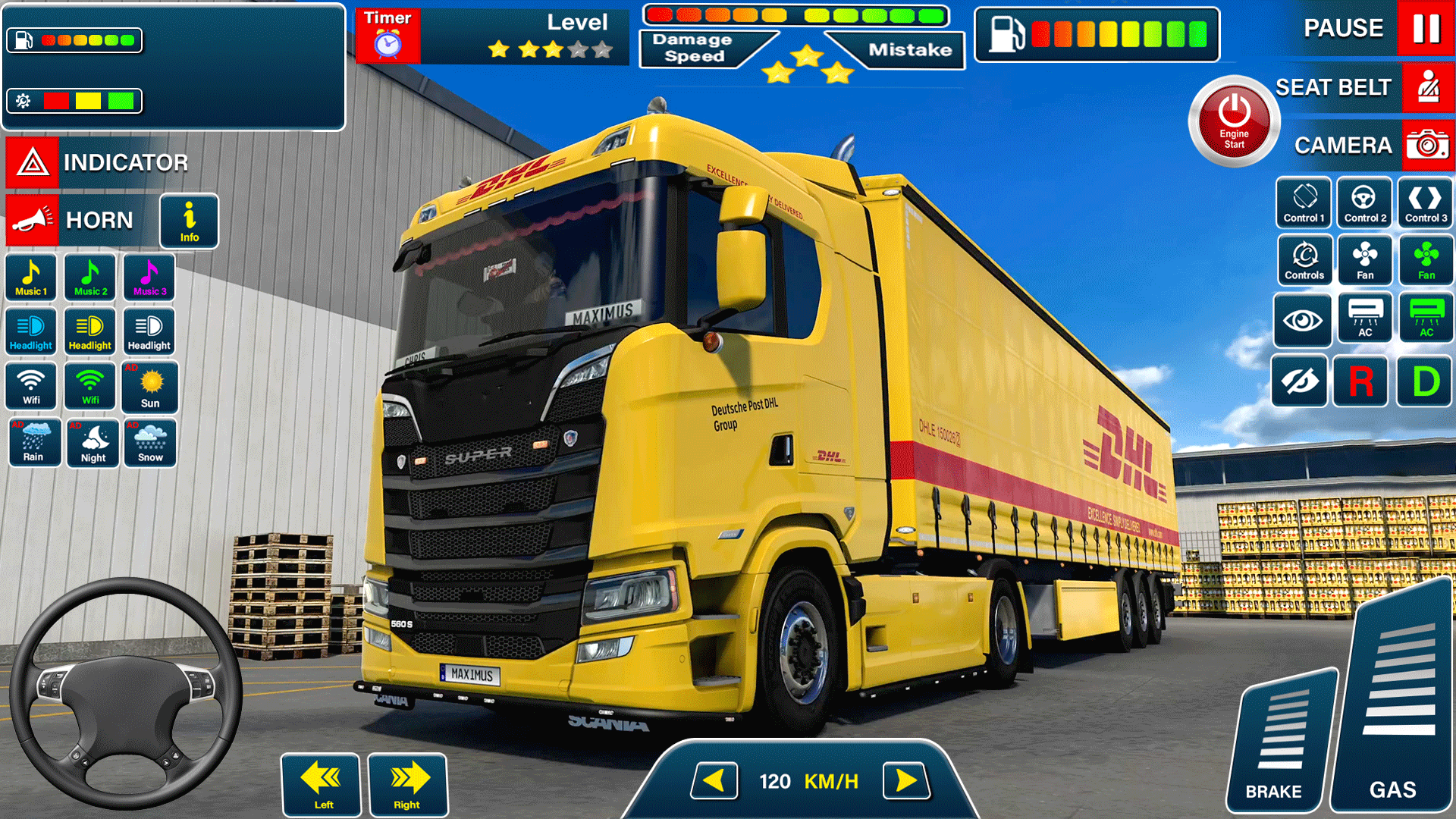Toggle the first Headlight mode
The image size is (1456, 819).
pyautogui.click(x=30, y=331)
